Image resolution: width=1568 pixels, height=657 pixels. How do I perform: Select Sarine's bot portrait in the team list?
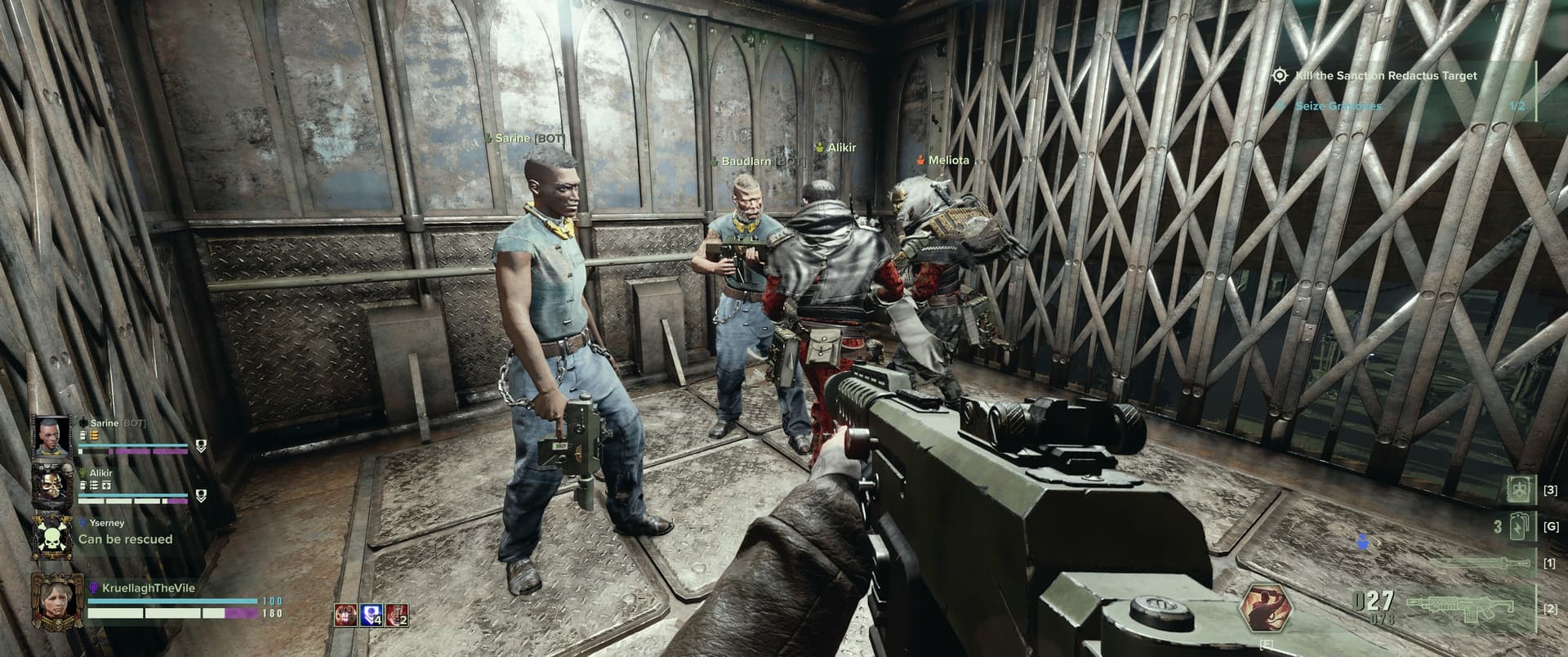(x=52, y=437)
